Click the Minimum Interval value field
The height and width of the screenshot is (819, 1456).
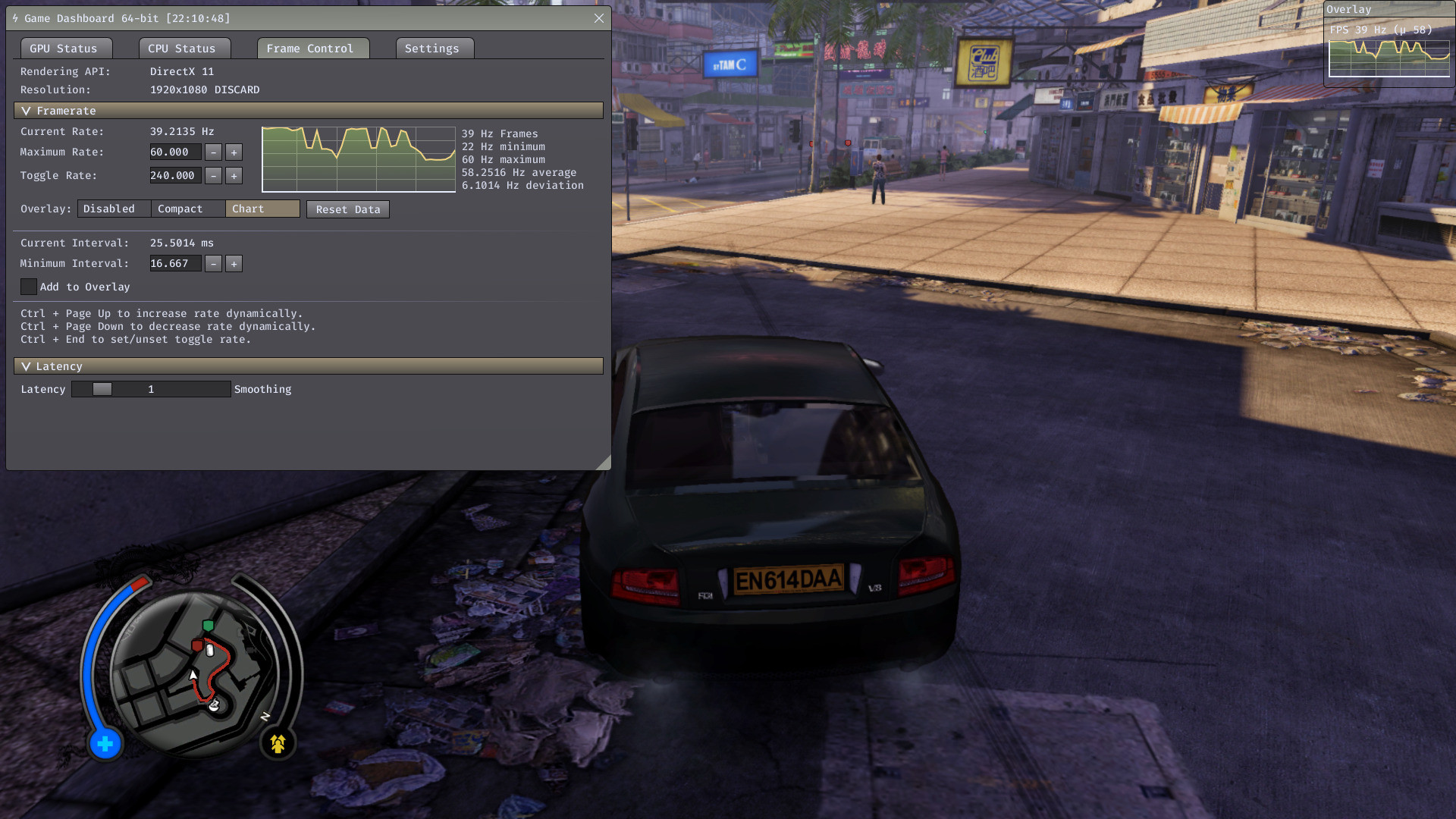click(174, 263)
